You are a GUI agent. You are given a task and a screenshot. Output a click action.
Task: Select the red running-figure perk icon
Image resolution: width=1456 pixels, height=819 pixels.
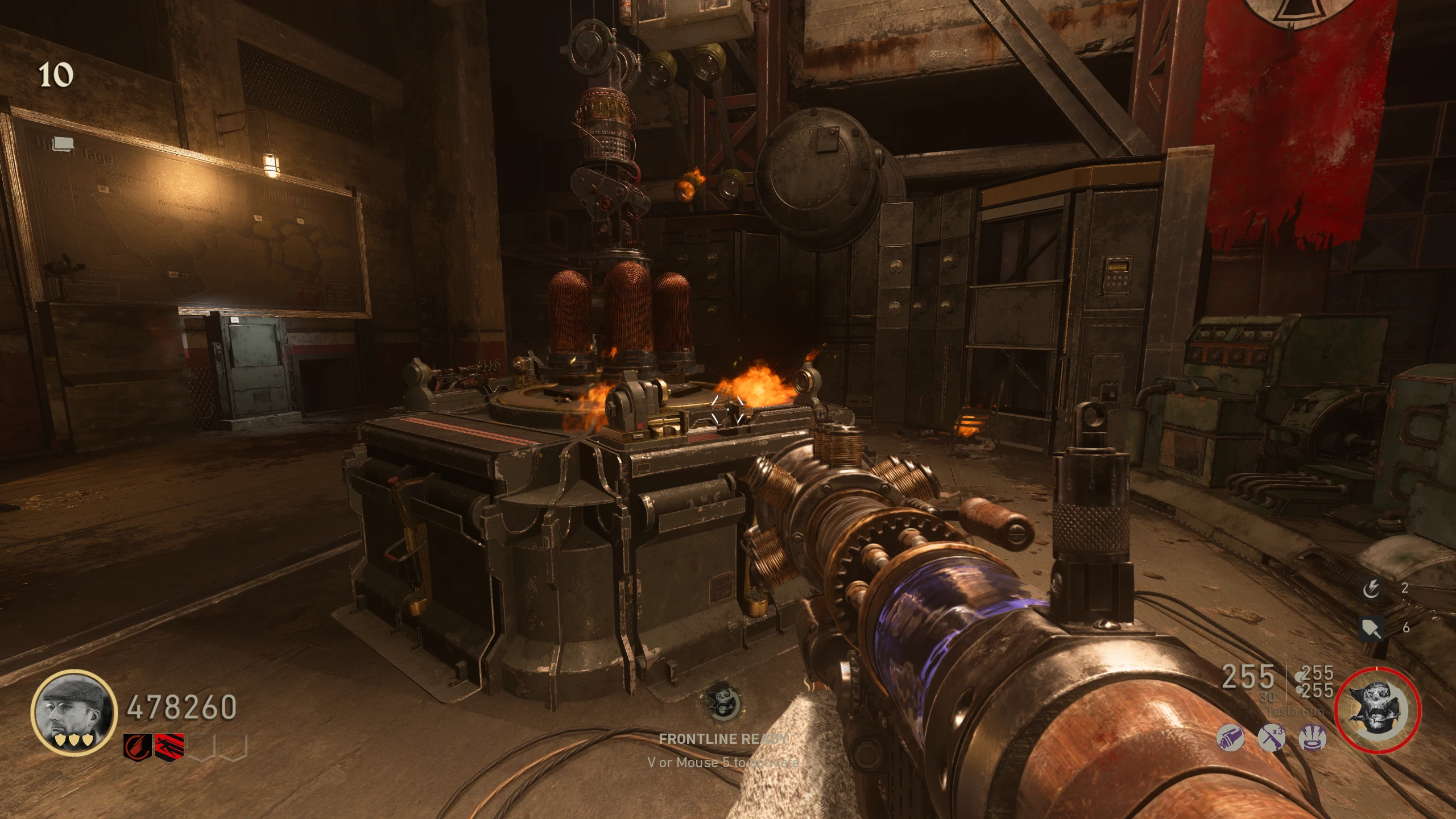click(169, 746)
